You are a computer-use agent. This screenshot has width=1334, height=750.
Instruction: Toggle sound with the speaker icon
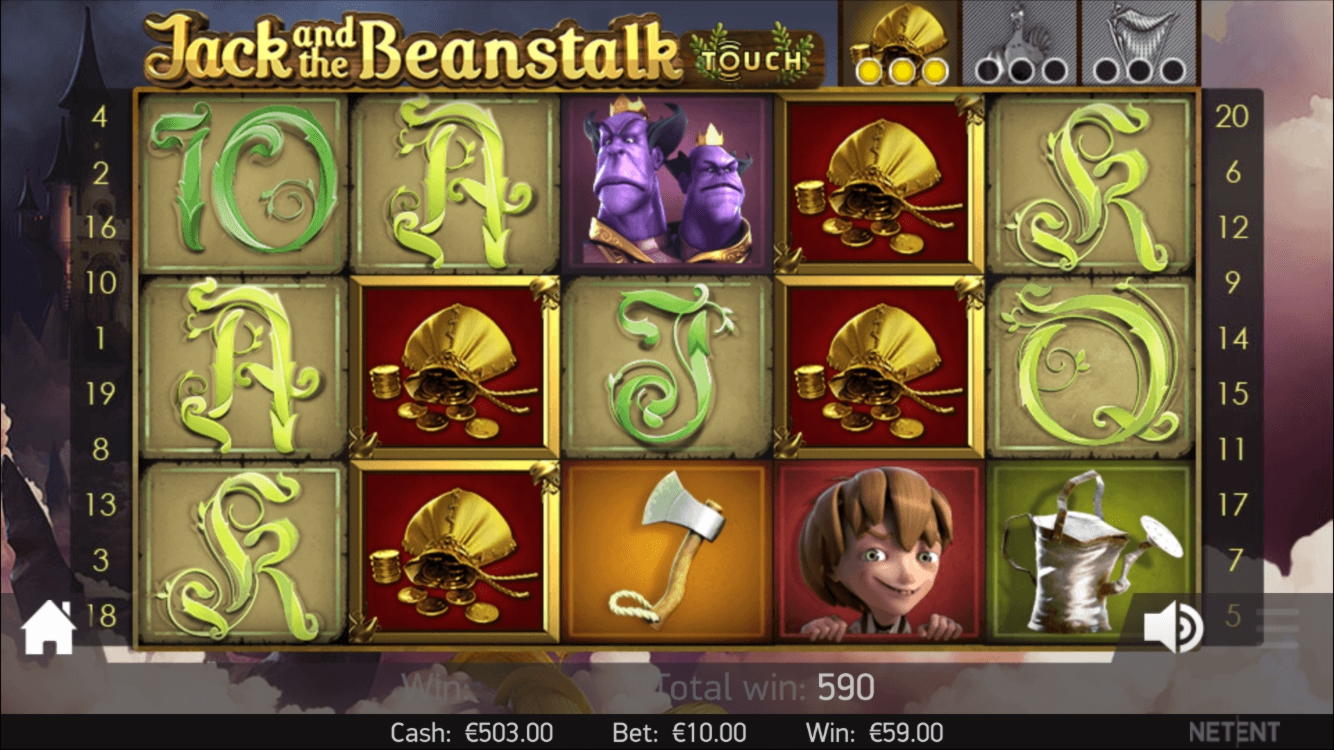point(1173,628)
